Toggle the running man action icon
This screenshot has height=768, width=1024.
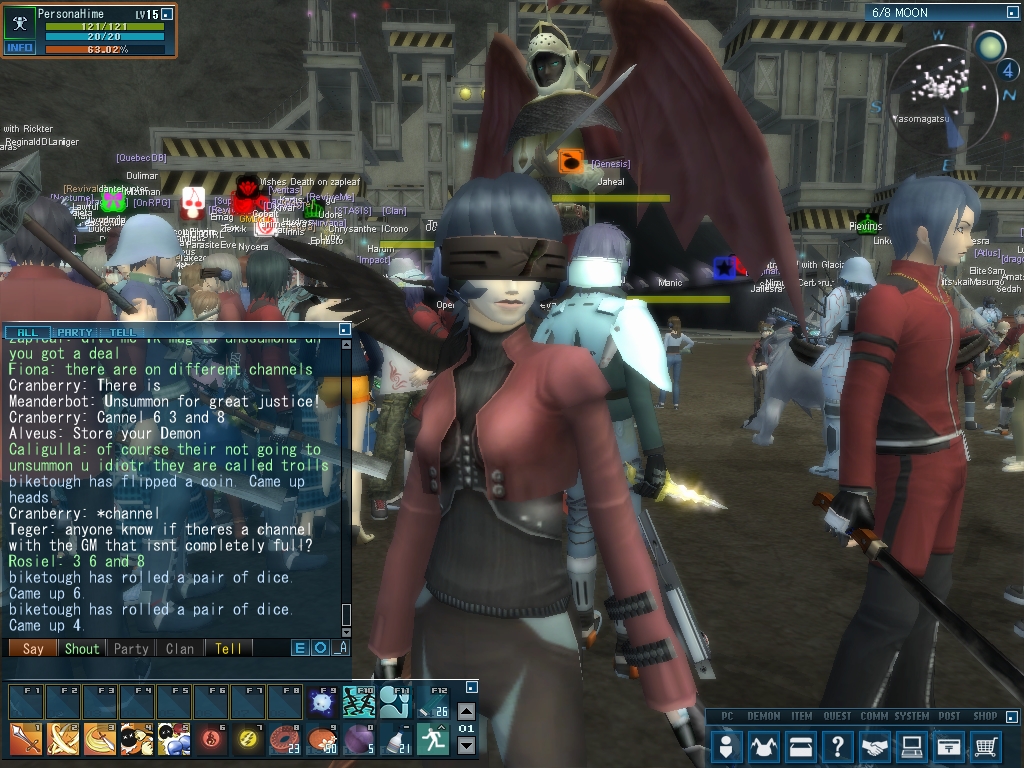point(432,738)
